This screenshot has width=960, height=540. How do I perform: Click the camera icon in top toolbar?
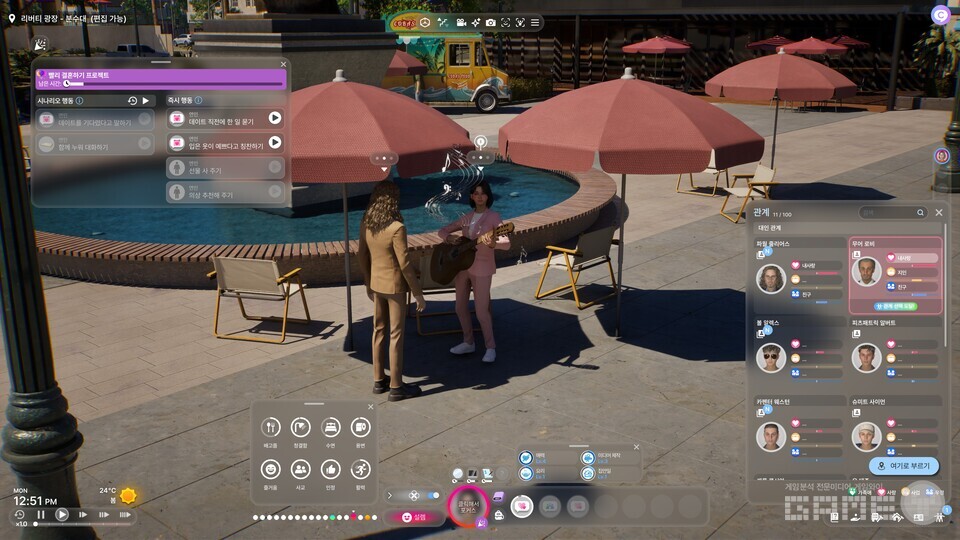coord(490,23)
